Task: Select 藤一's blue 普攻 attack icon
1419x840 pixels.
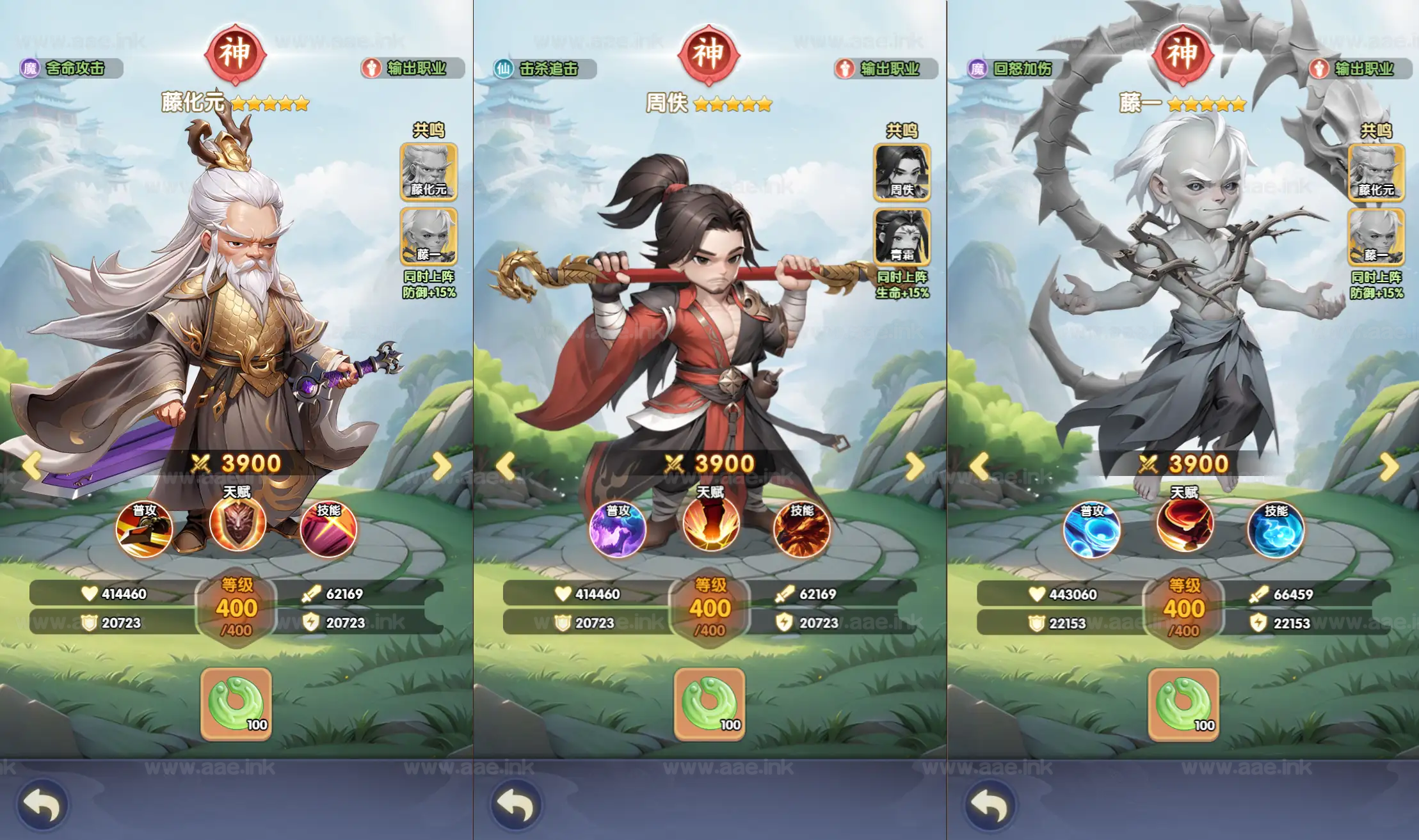Action: 1092,528
